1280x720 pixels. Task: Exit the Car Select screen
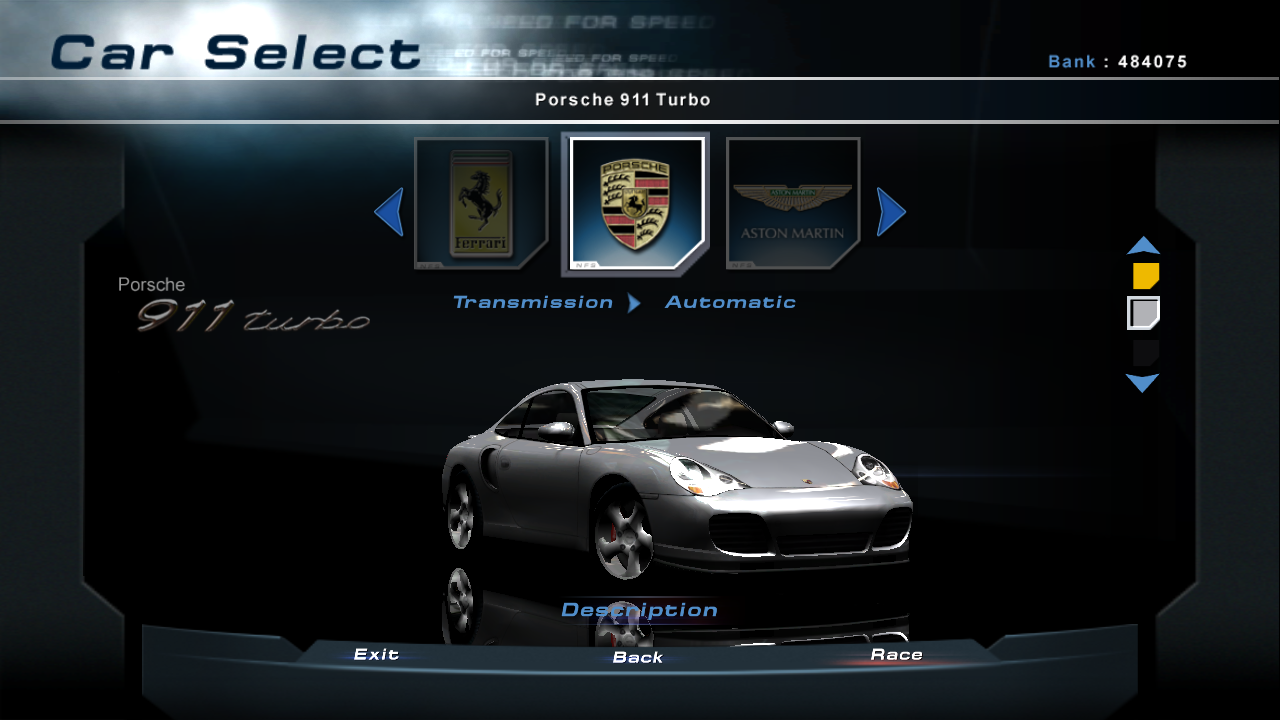tap(376, 654)
